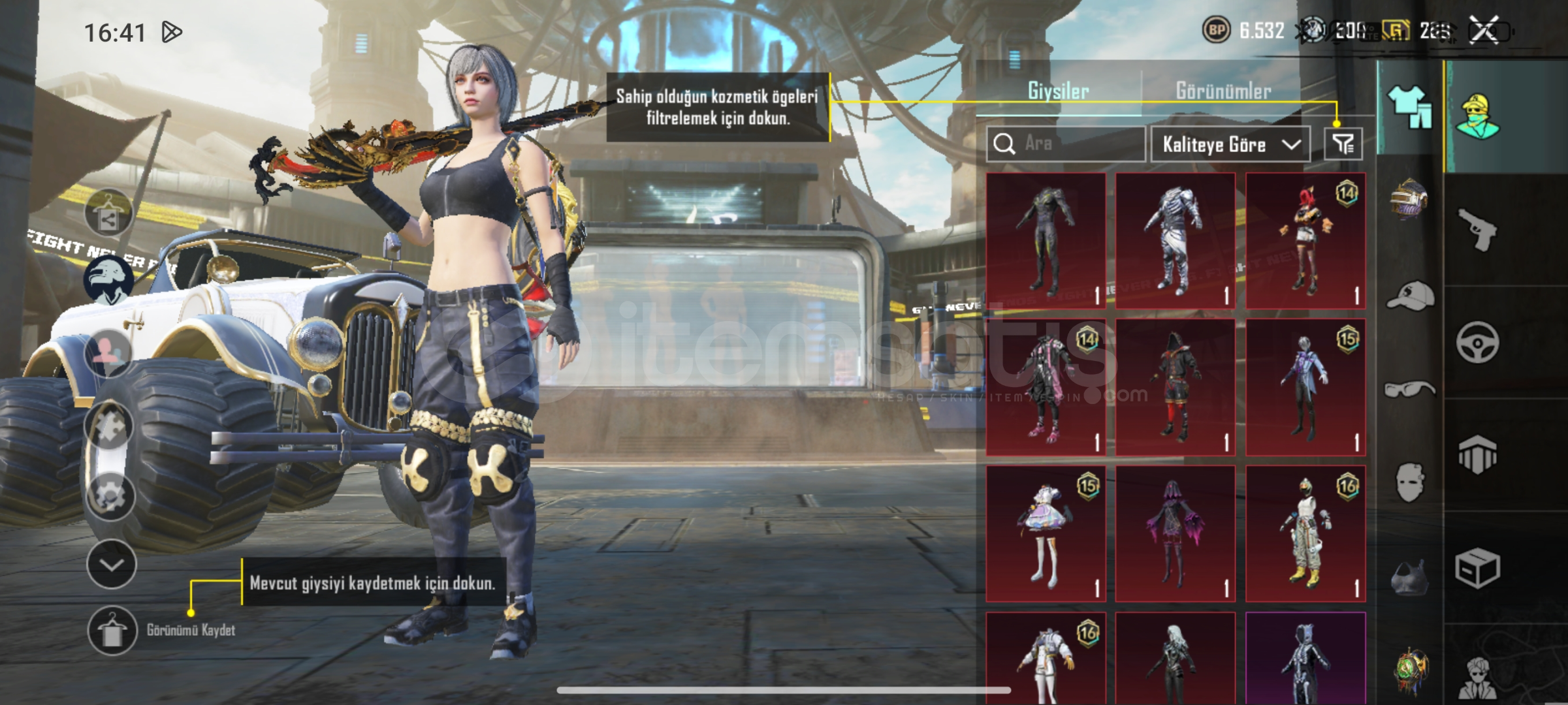This screenshot has height=705, width=1568.
Task: Choose the baseball cap category
Action: (x=1409, y=297)
